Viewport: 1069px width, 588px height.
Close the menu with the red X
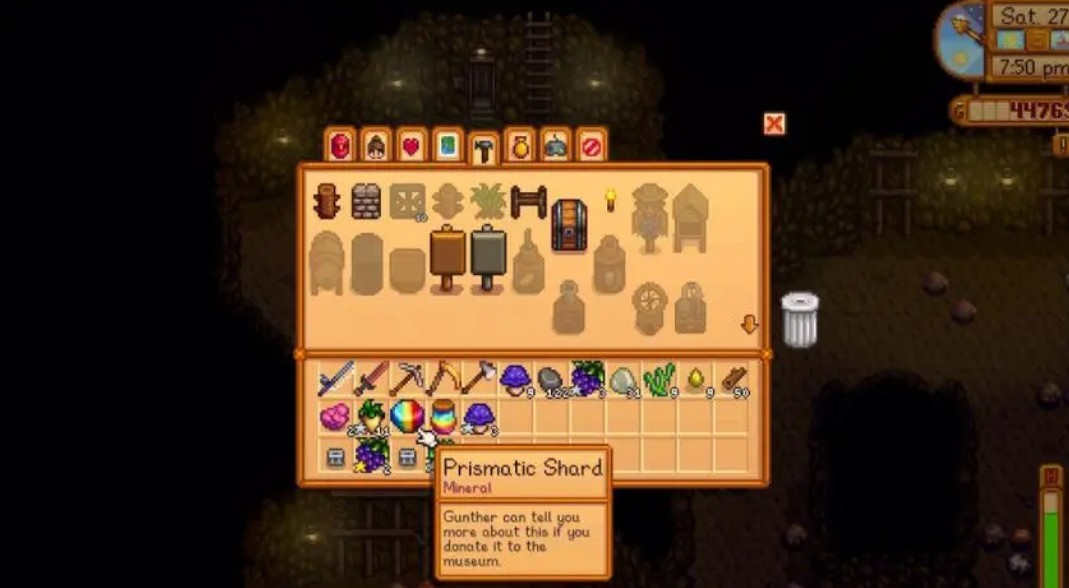click(x=774, y=123)
